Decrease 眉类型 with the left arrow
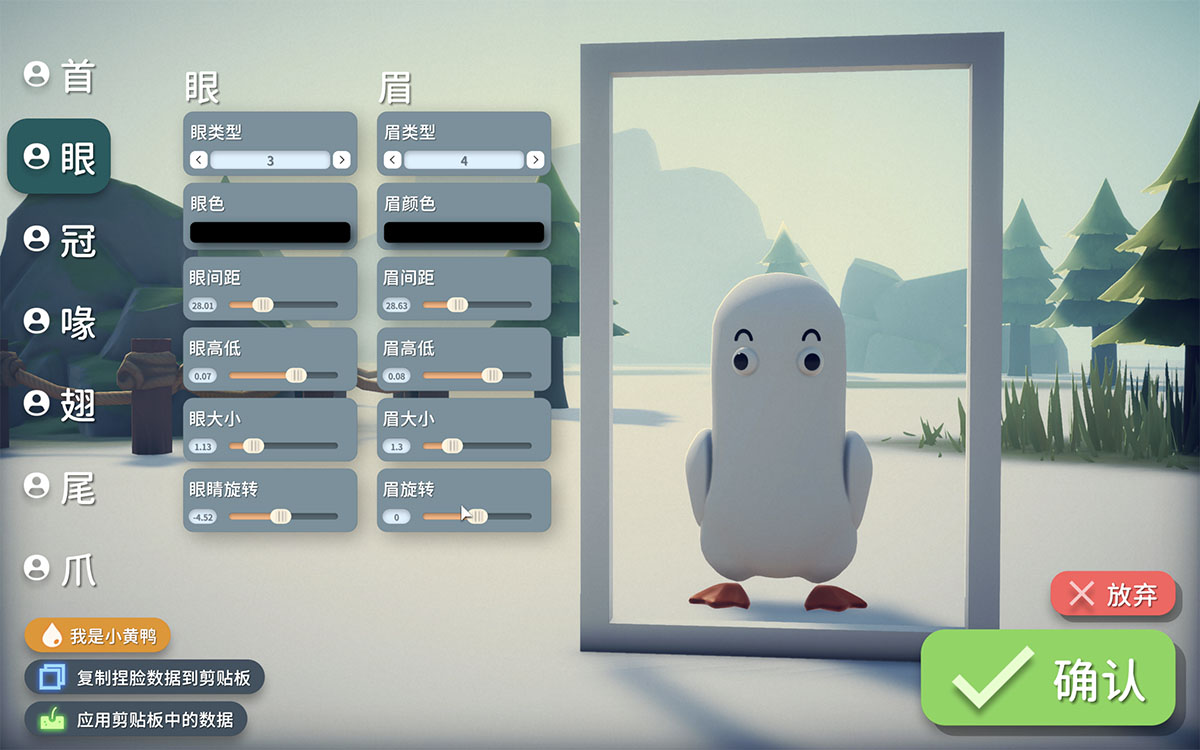Screen dimensions: 1200x750 tap(393, 160)
